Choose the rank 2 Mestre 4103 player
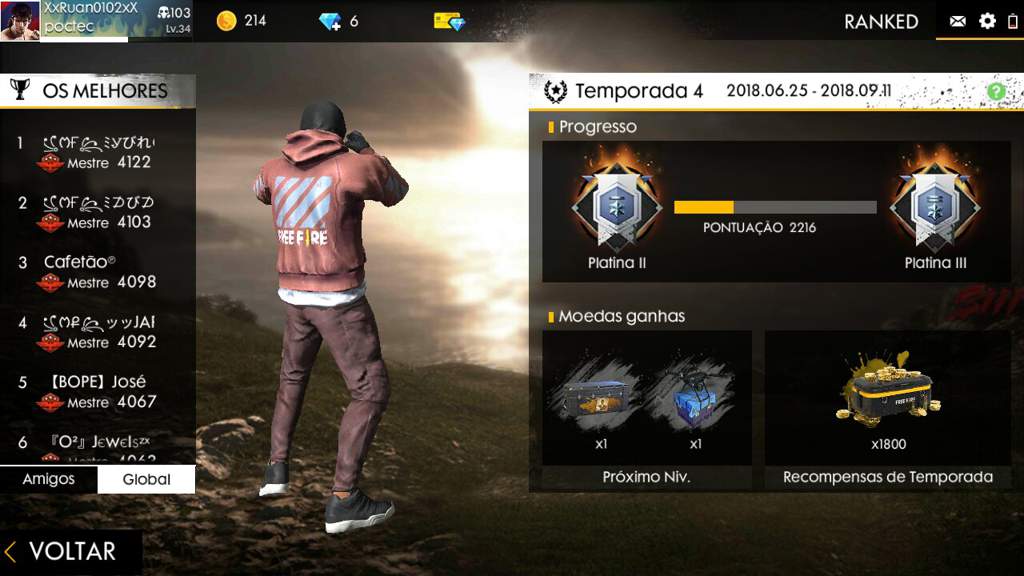The image size is (1024, 576). [98, 212]
